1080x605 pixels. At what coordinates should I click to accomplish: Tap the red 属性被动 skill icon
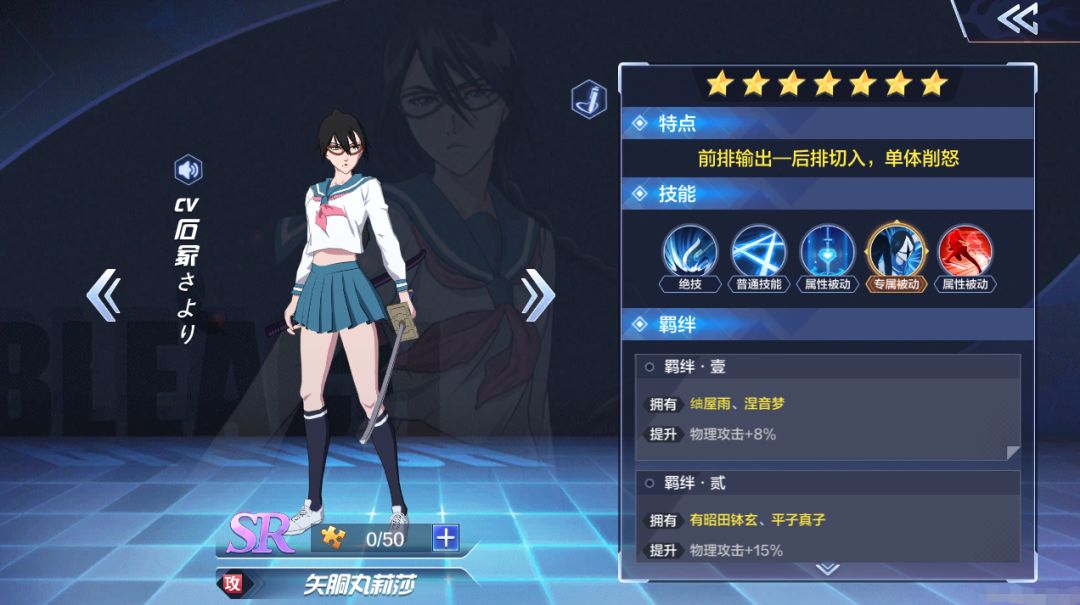[x=964, y=251]
